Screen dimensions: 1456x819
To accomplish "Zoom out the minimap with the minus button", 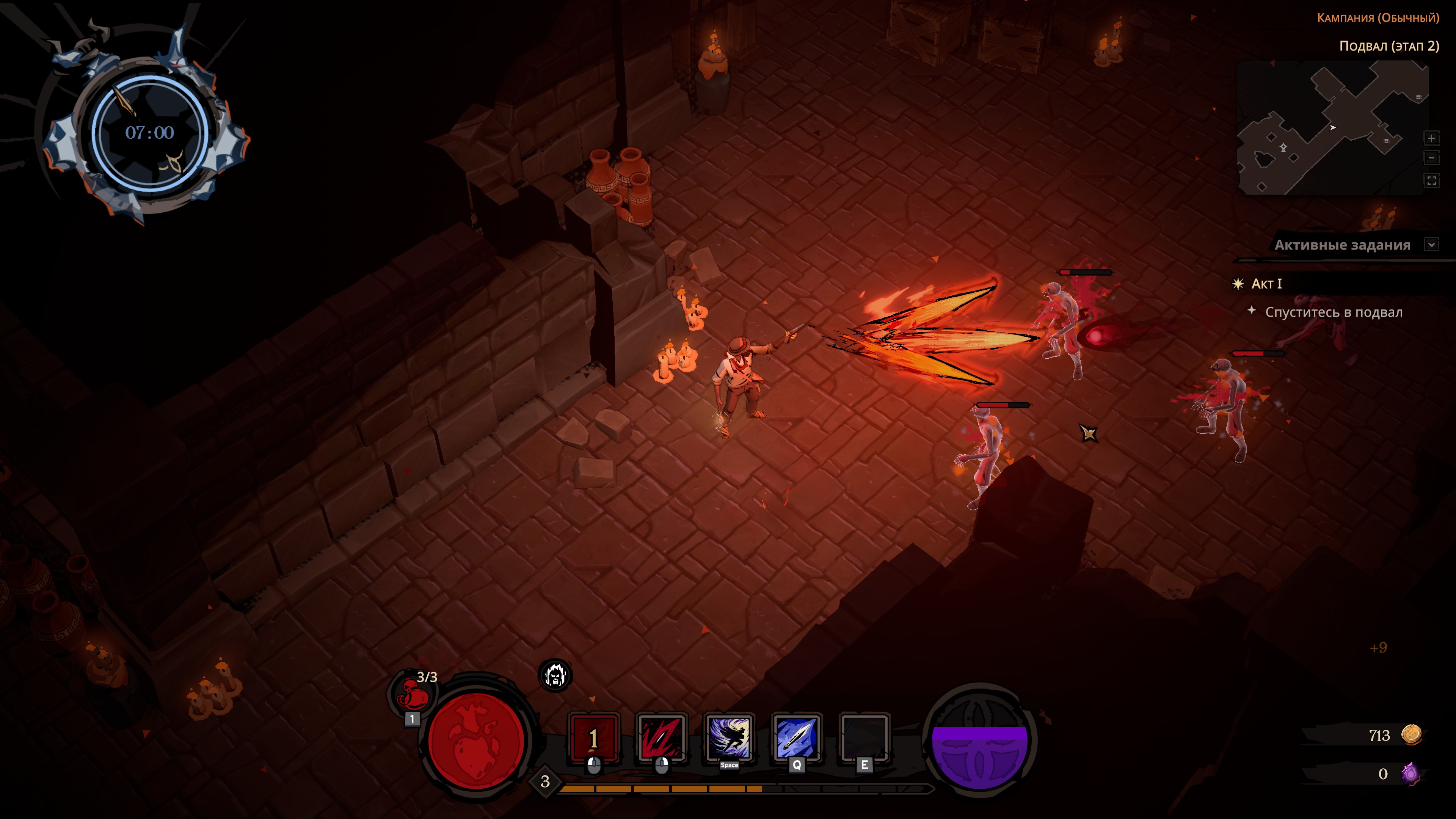I will pos(1431,158).
